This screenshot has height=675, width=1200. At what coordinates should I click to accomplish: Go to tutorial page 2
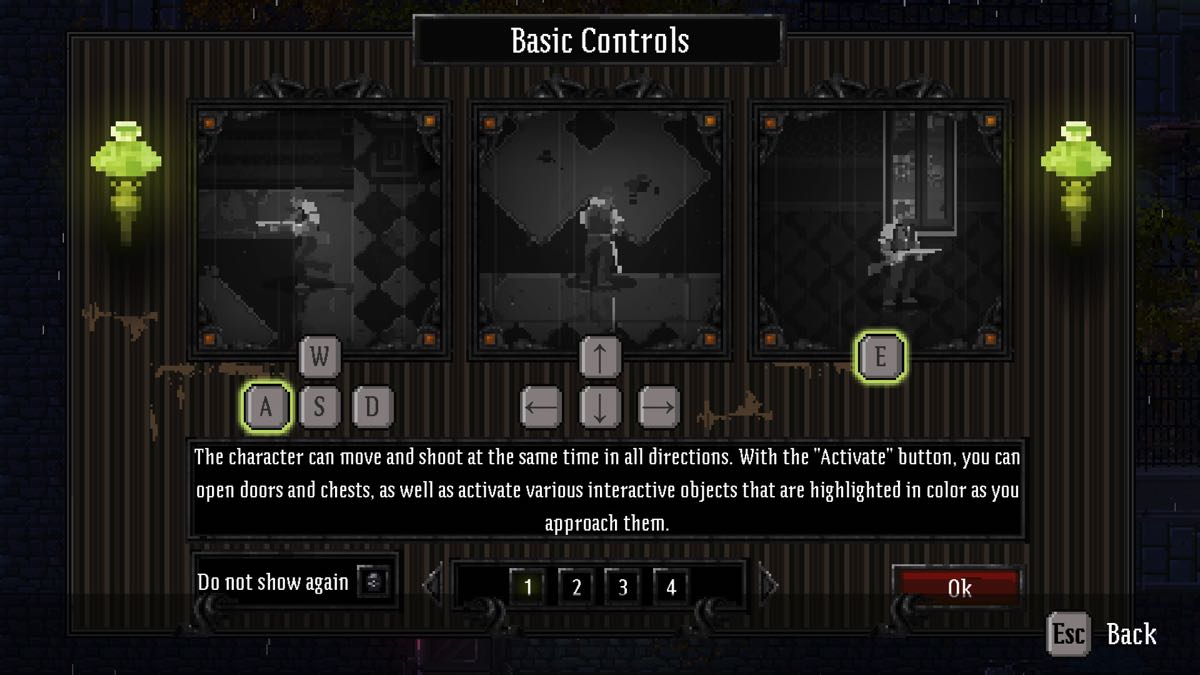click(576, 587)
